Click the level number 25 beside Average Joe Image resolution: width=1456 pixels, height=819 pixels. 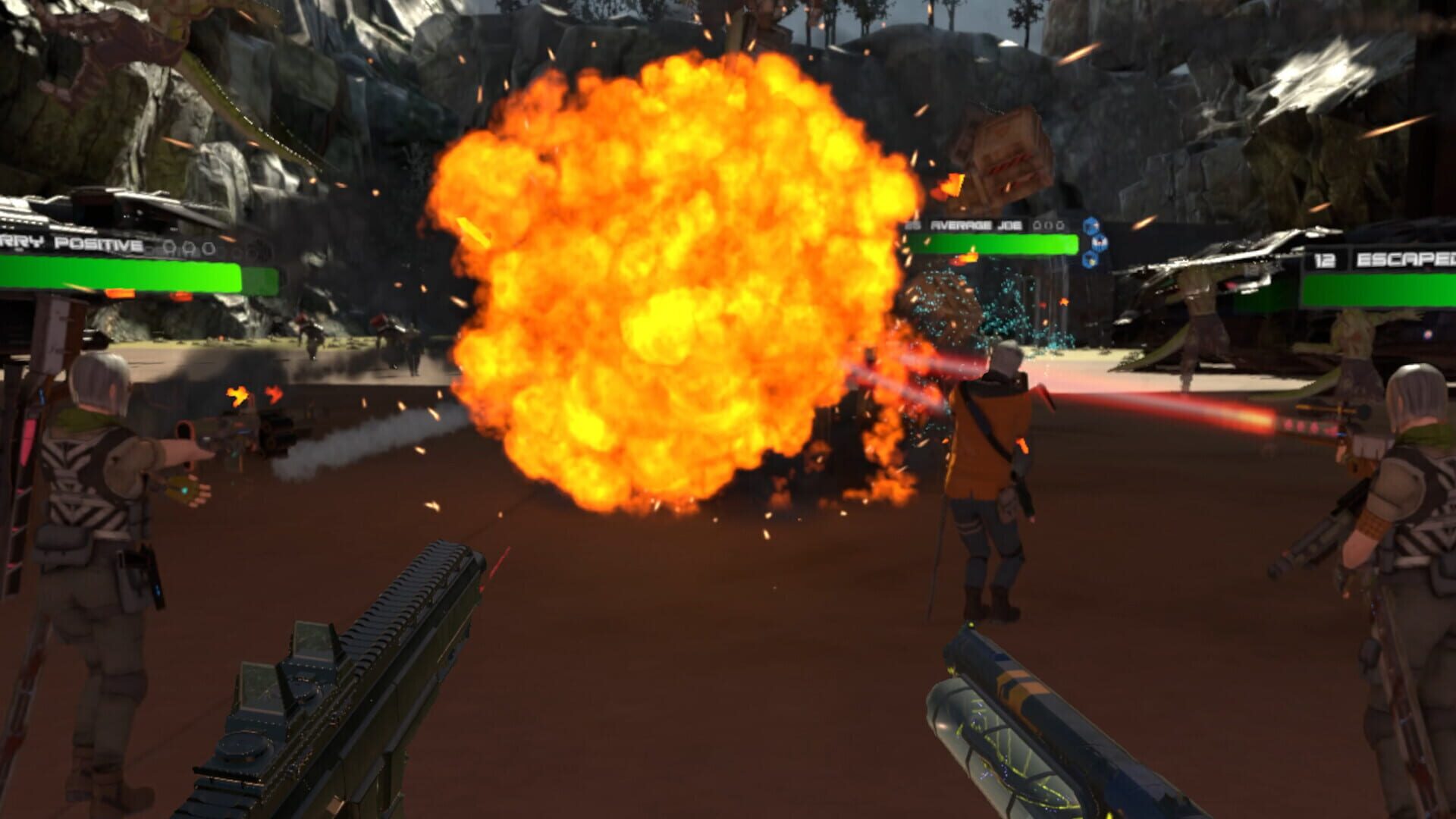click(x=912, y=224)
